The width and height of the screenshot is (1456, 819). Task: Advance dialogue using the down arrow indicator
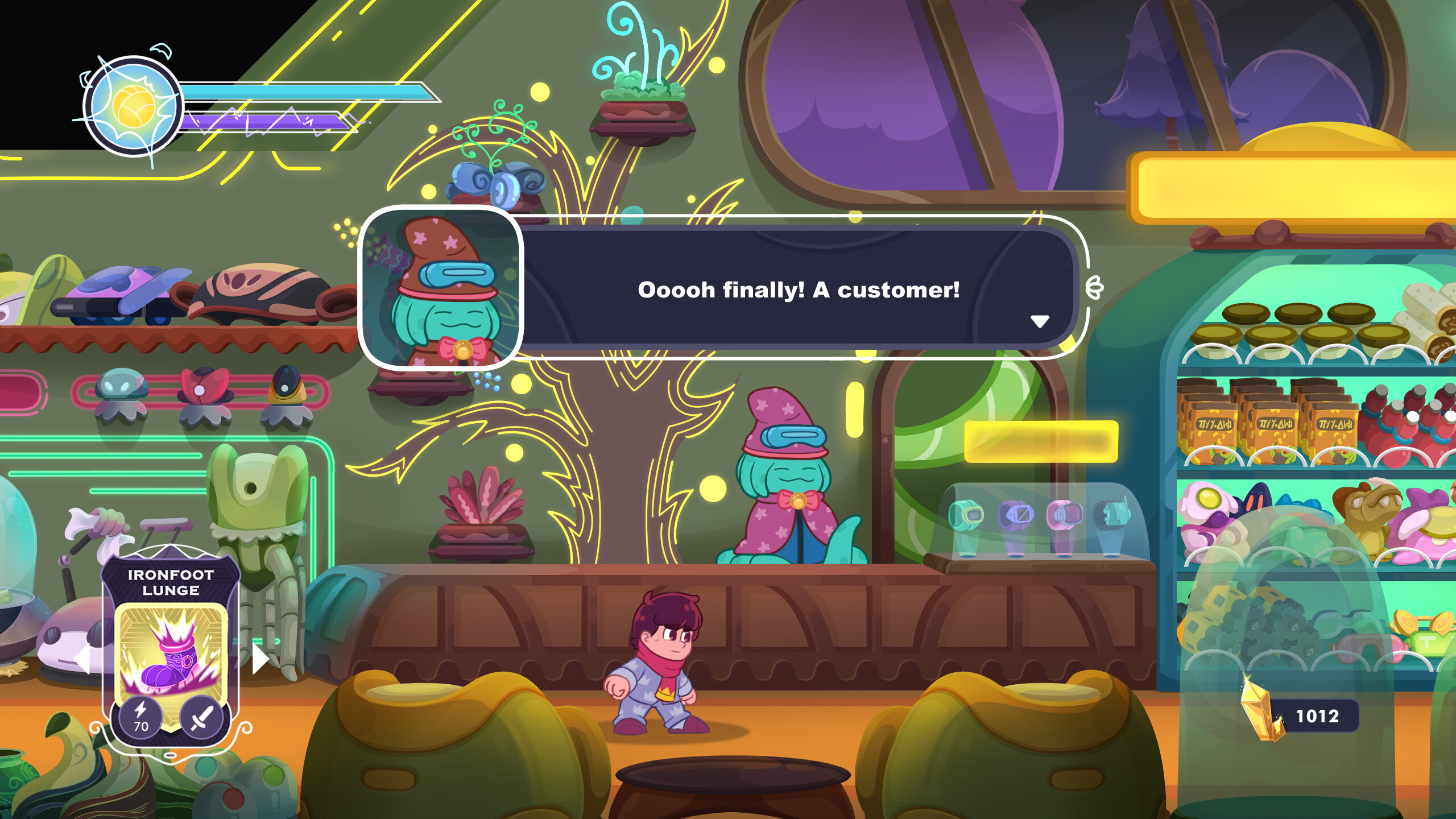click(x=1040, y=321)
